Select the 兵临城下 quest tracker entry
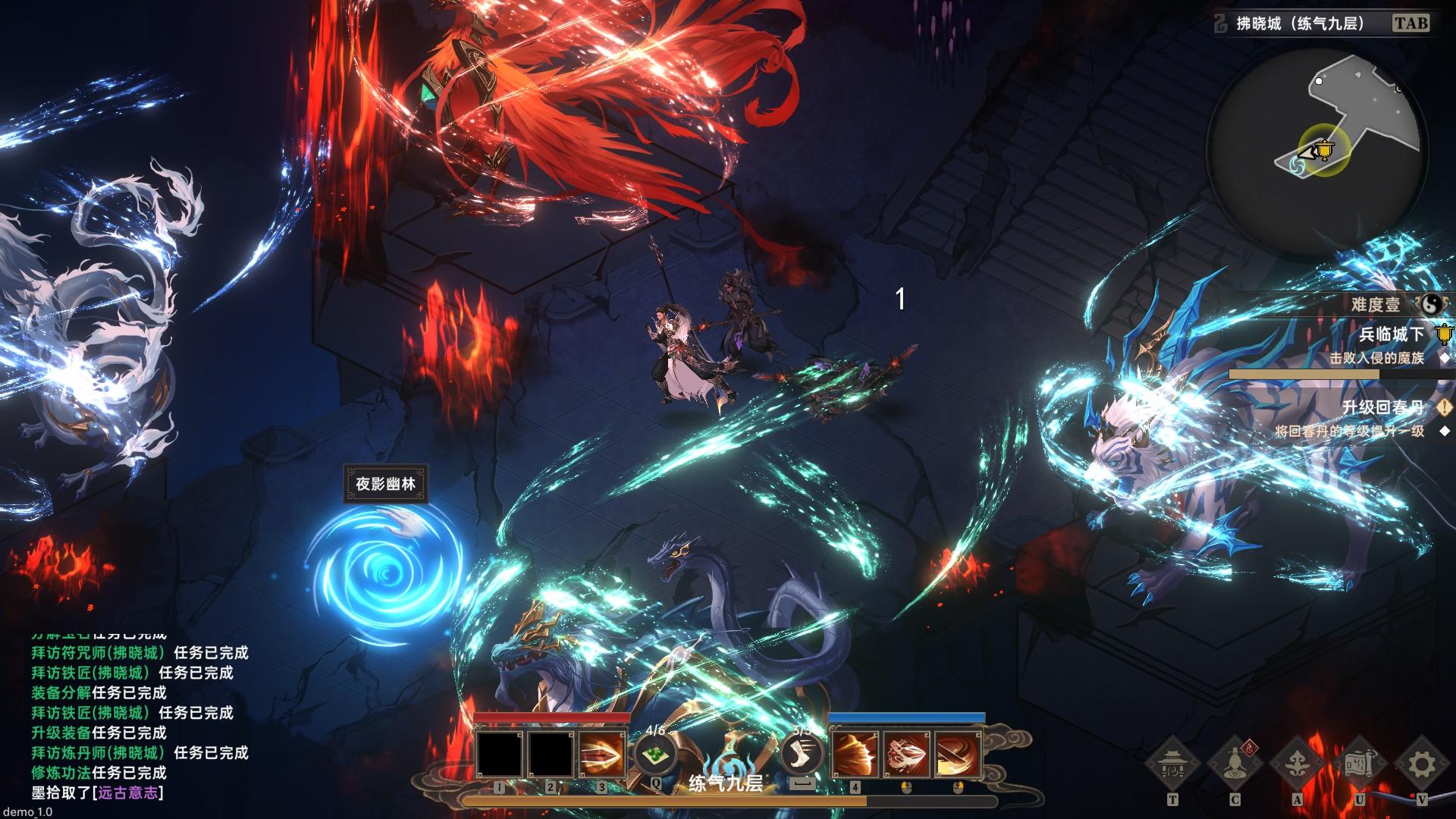The height and width of the screenshot is (819, 1456). (1391, 334)
